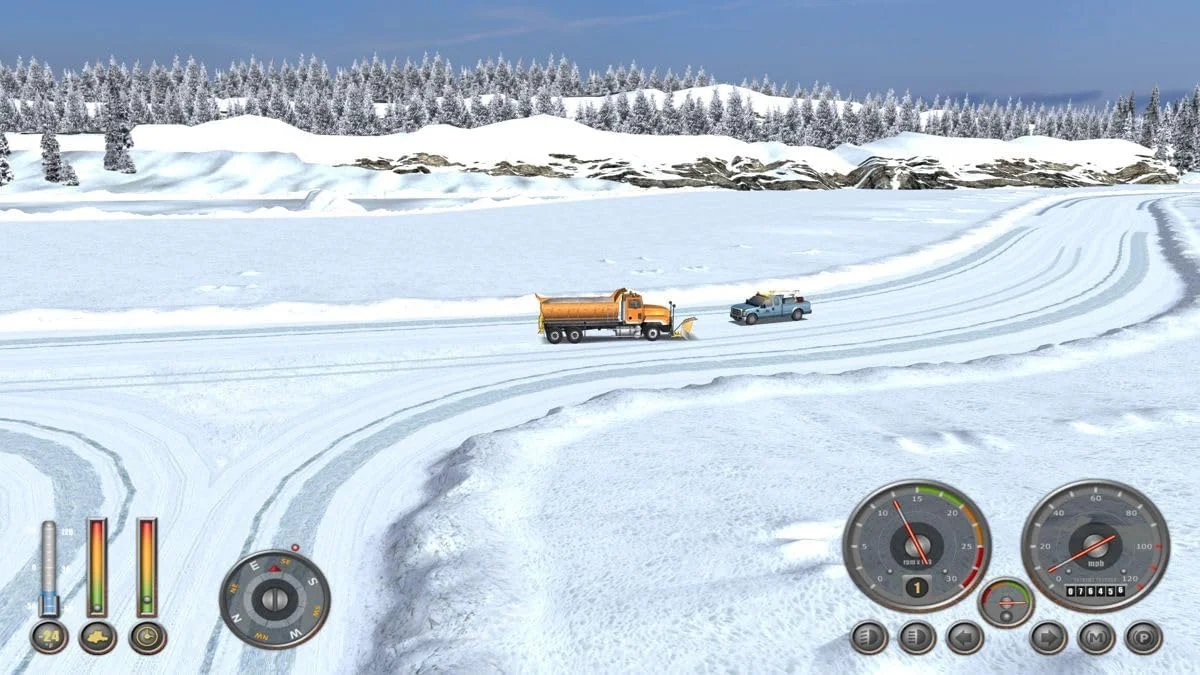Screen dimensions: 1200x675
Task: Activate the right turn signal arrow
Action: 1048,637
